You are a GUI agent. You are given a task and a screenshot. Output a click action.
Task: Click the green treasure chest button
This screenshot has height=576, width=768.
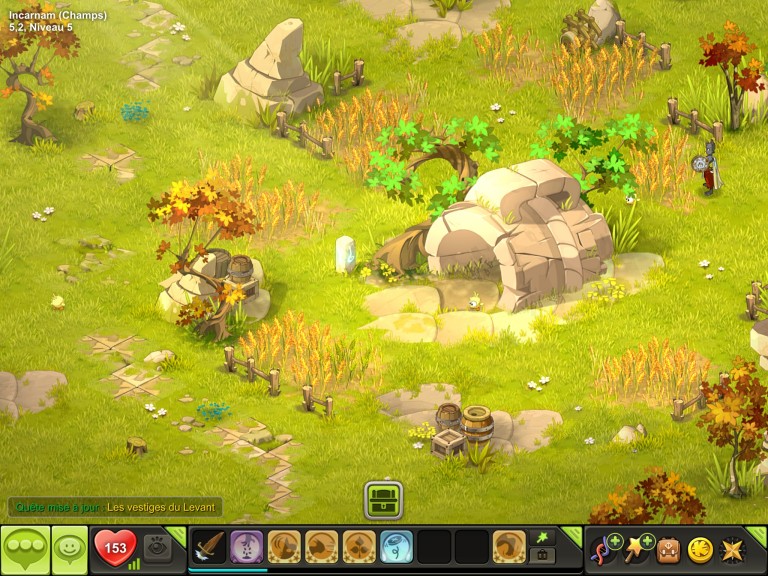point(383,499)
